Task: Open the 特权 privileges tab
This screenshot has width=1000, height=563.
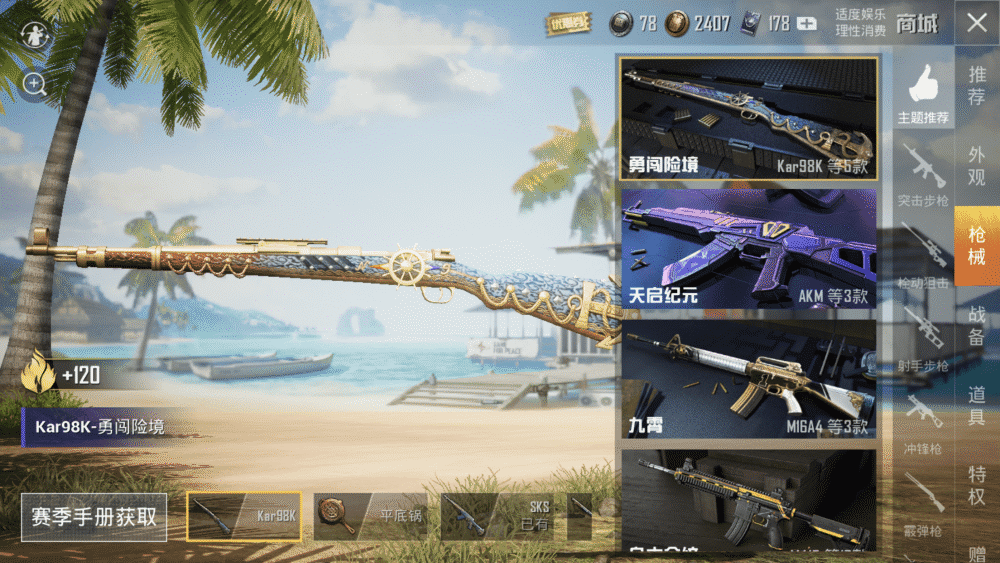Action: pos(977,485)
